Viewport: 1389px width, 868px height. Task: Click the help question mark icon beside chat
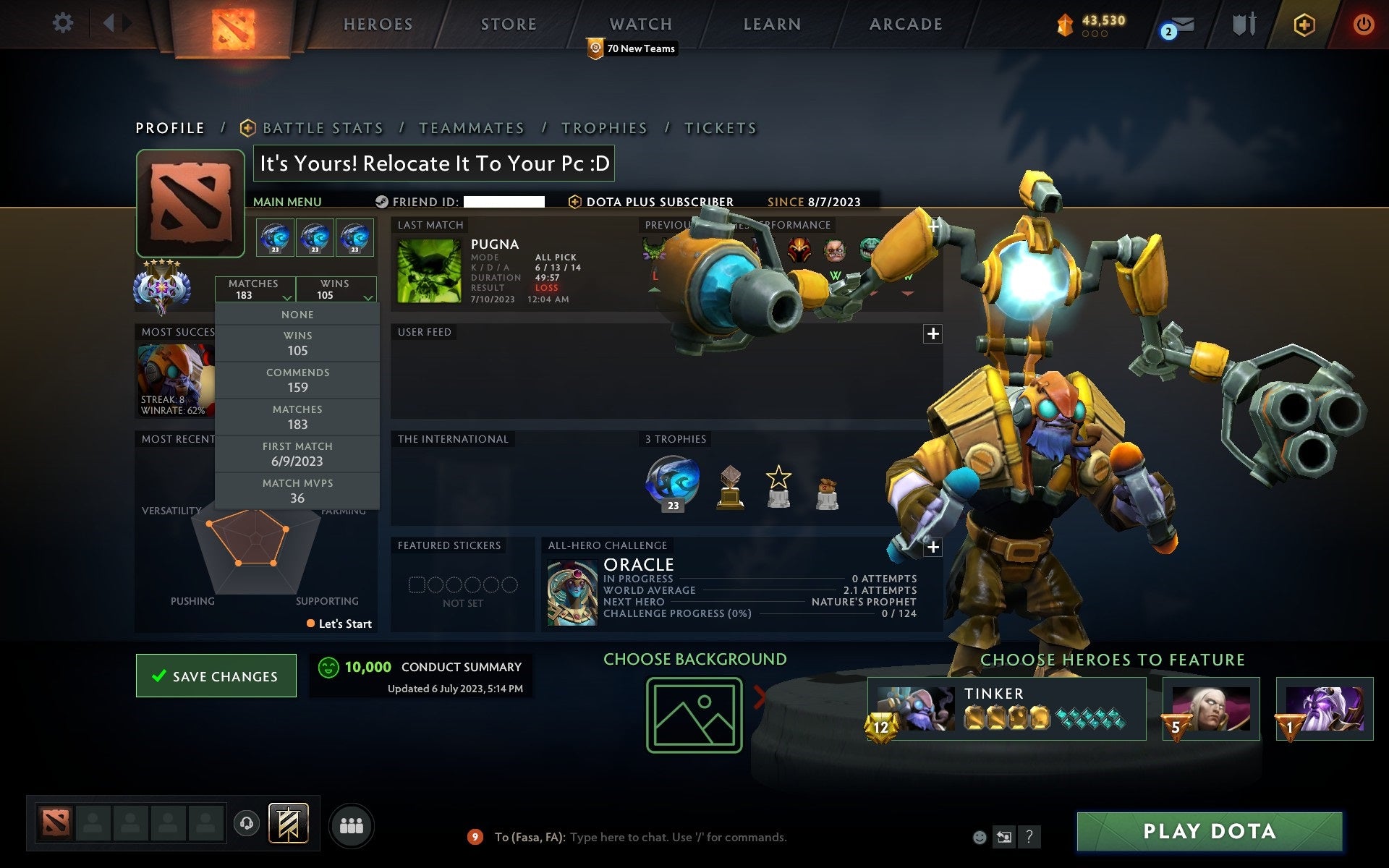coord(1029,838)
